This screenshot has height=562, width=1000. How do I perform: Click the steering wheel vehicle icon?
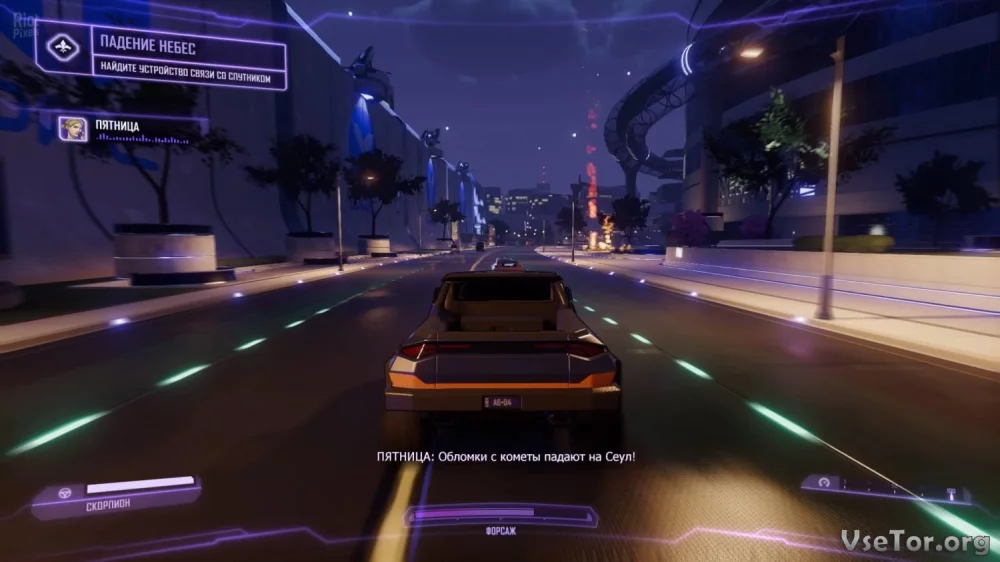point(67,493)
